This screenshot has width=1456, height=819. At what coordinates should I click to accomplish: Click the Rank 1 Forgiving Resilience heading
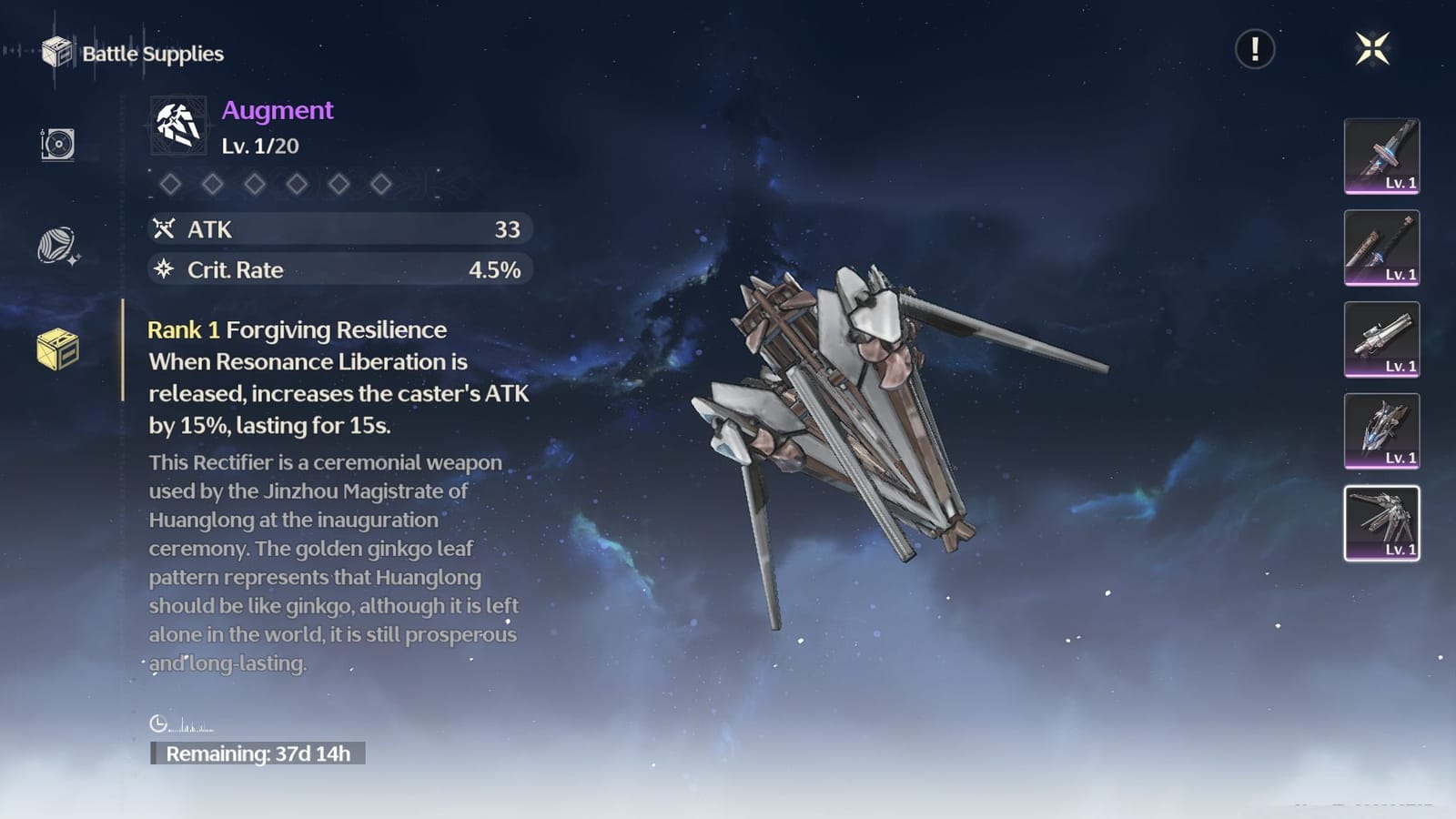296,329
